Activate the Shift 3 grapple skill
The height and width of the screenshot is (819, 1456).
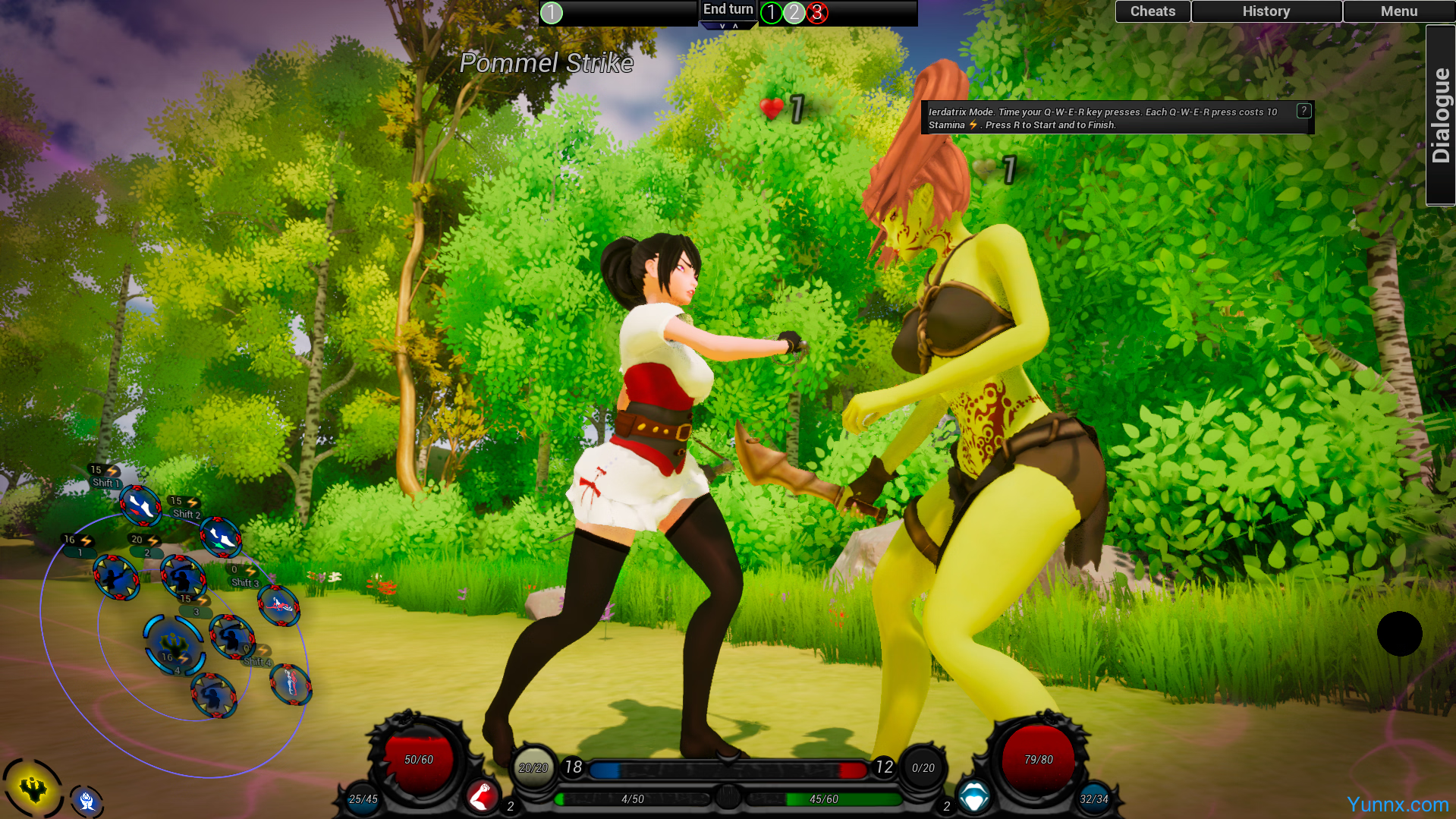pyautogui.click(x=278, y=605)
